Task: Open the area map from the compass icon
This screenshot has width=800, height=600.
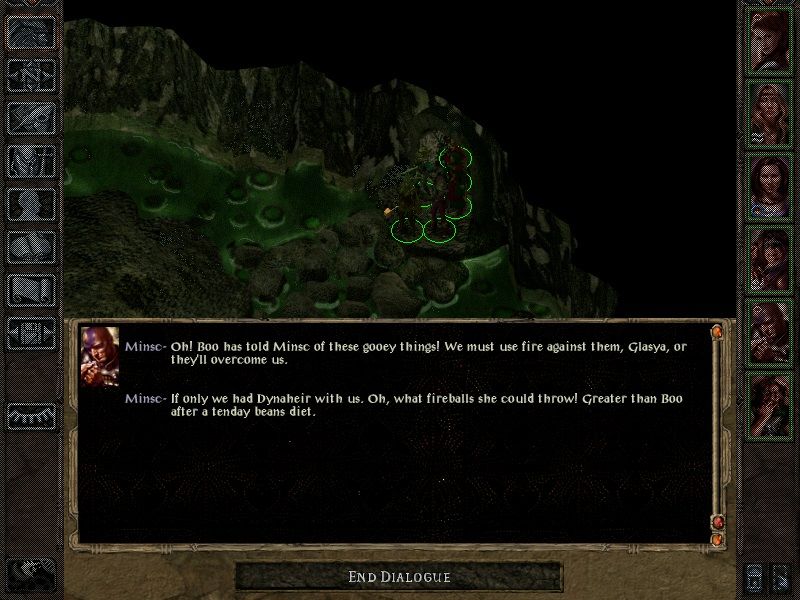Action: click(31, 74)
